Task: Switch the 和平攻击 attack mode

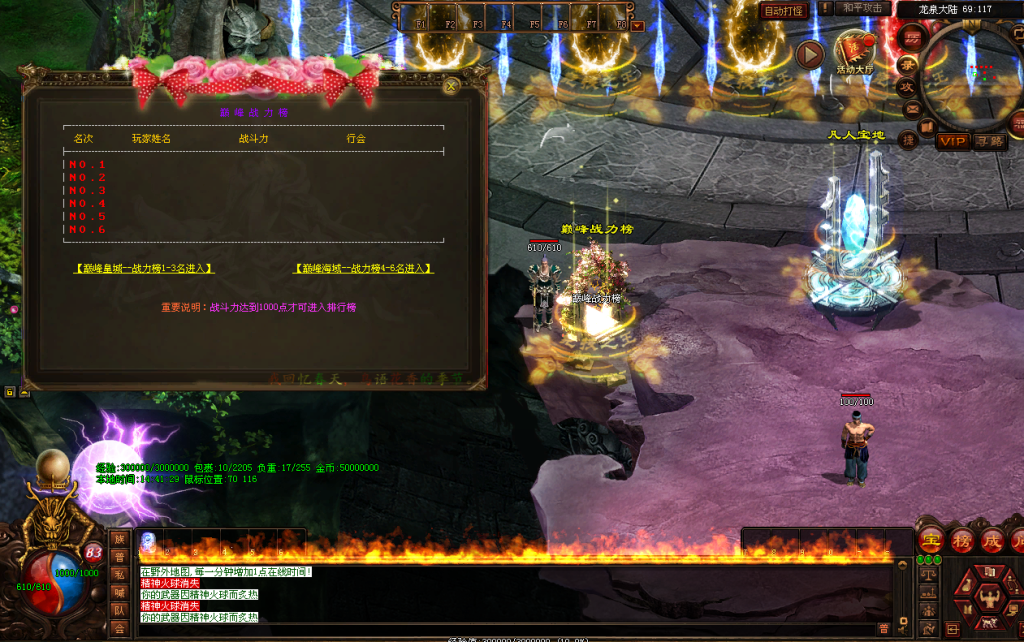Action: tap(862, 9)
